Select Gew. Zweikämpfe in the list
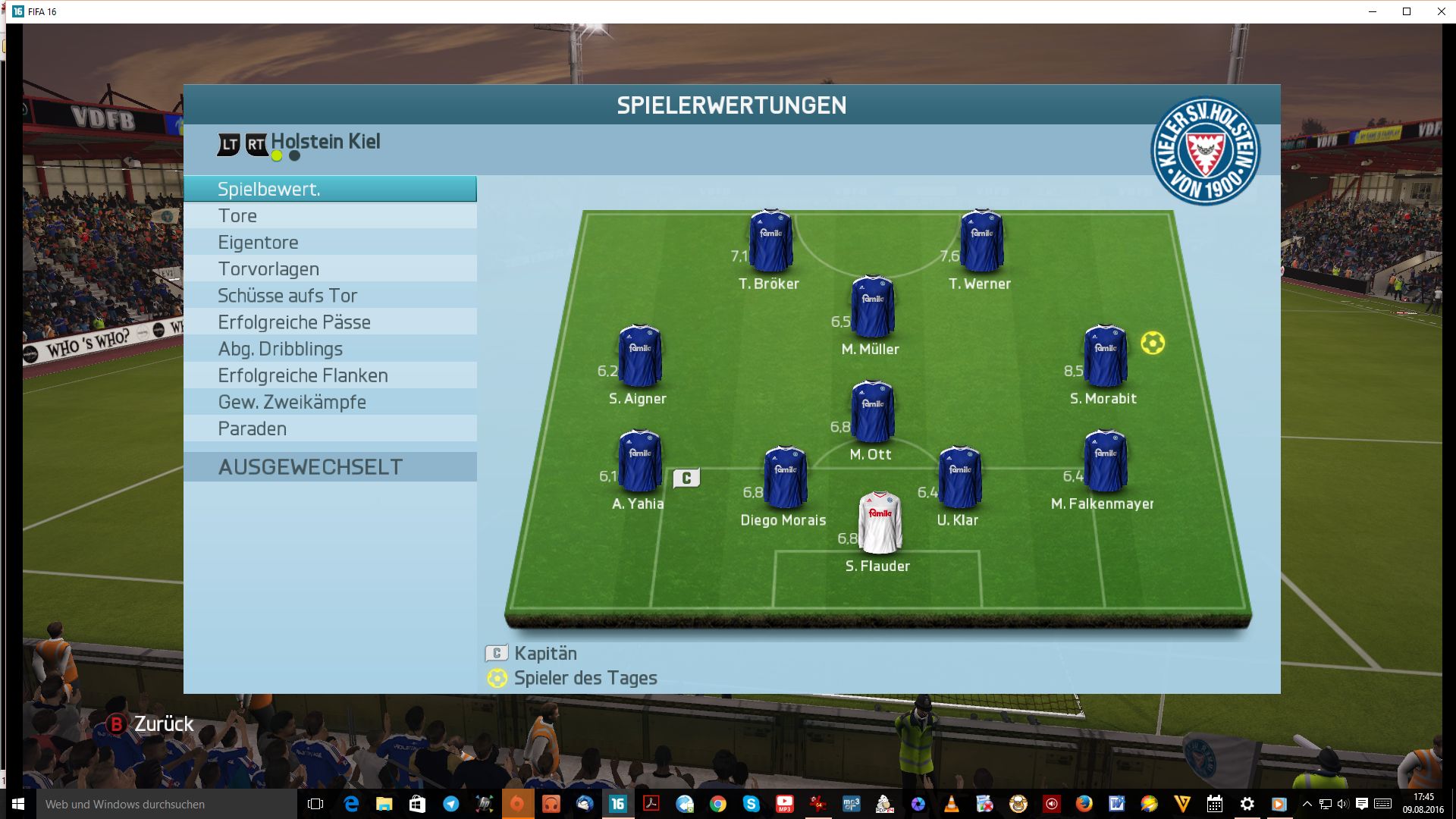This screenshot has width=1456, height=819. pos(330,402)
